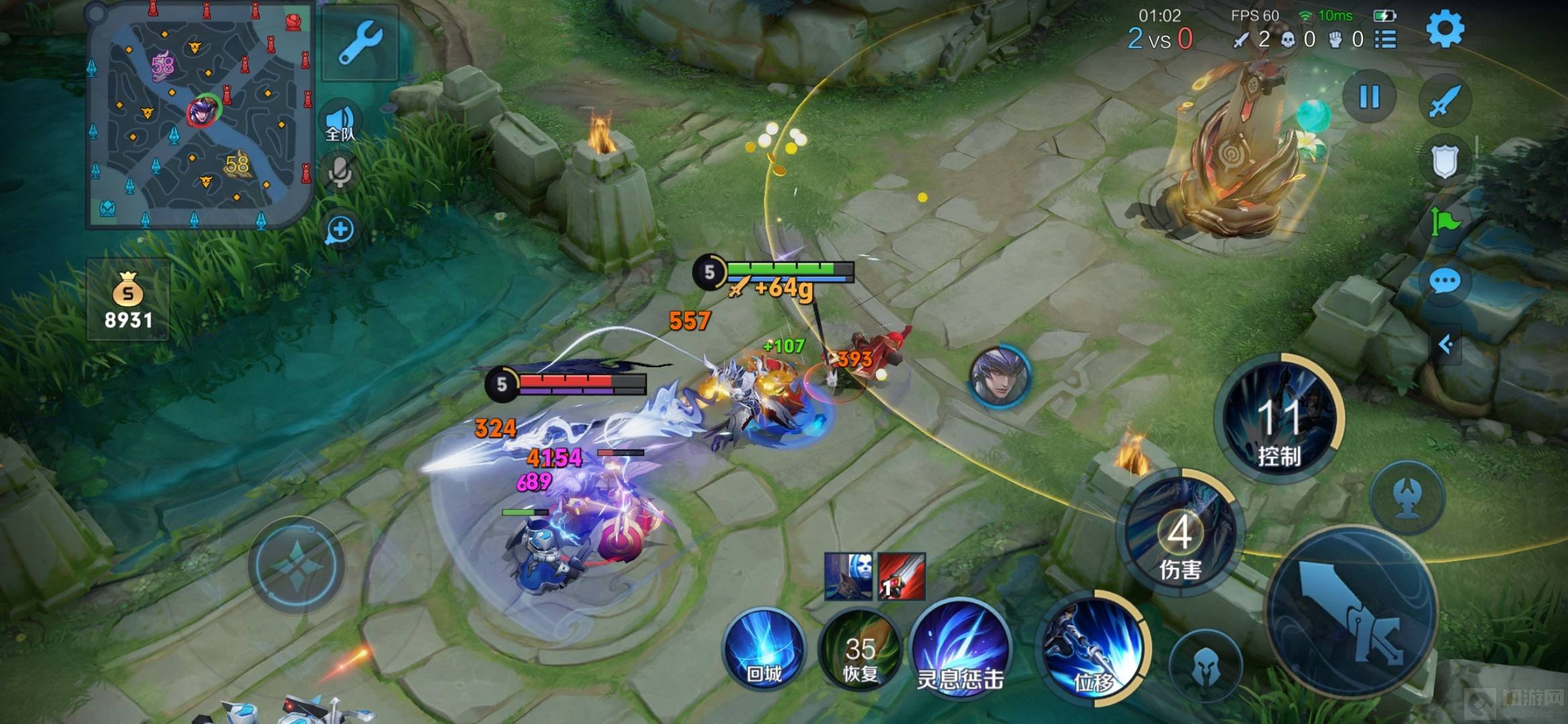The height and width of the screenshot is (724, 1568).
Task: Open the settings gear menu
Action: coord(1445,29)
